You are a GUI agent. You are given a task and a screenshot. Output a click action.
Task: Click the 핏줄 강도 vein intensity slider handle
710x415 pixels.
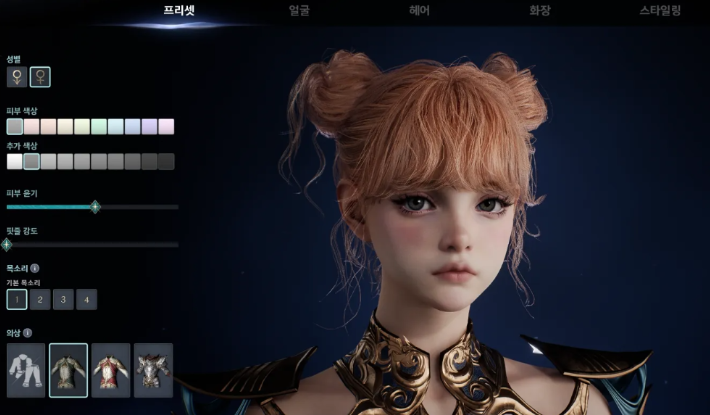pyautogui.click(x=7, y=243)
